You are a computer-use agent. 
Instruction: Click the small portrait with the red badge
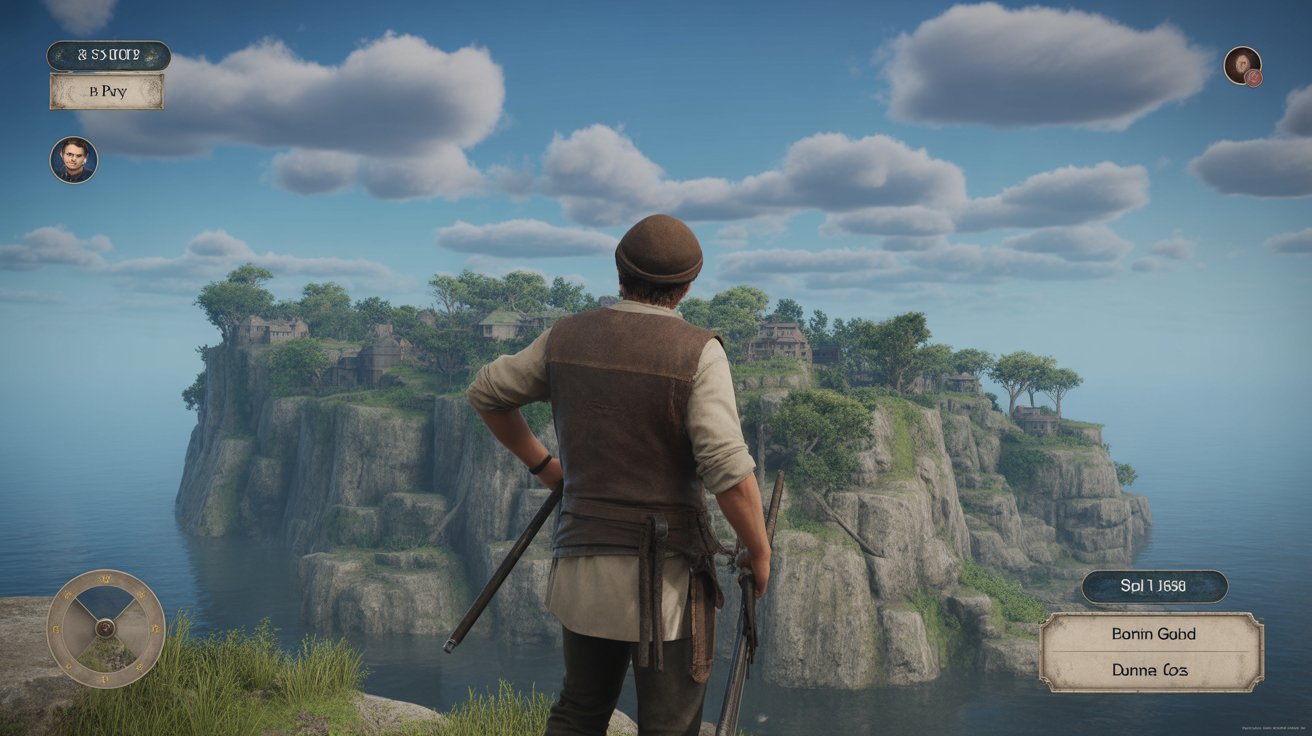pyautogui.click(x=1243, y=66)
